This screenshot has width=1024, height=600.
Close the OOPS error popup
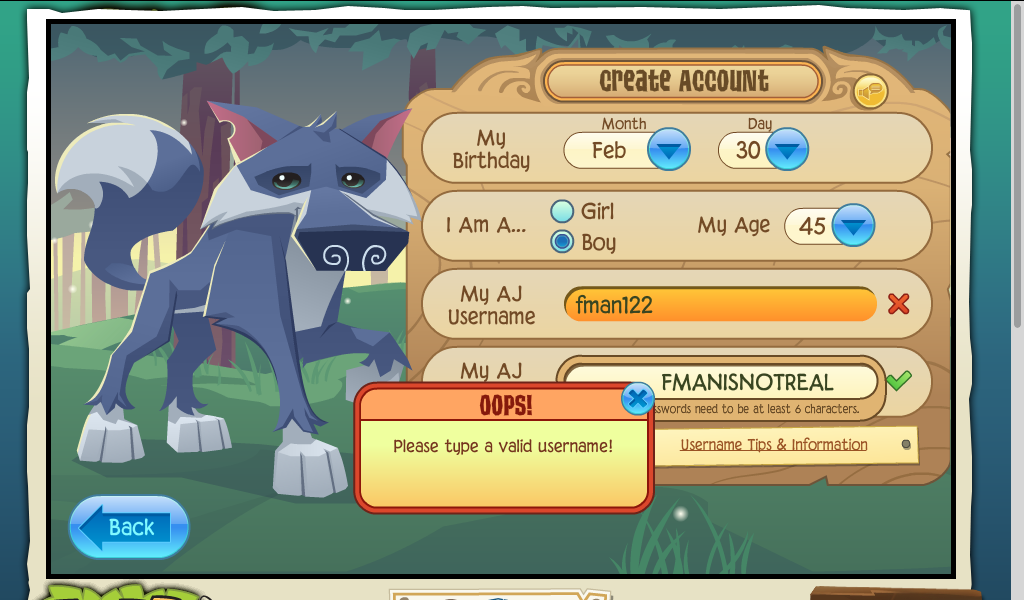(x=637, y=399)
